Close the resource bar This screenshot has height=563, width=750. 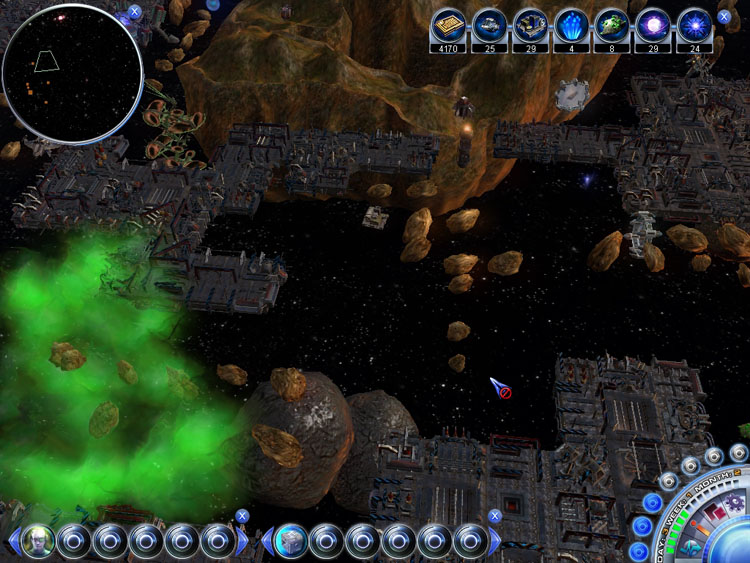(724, 17)
